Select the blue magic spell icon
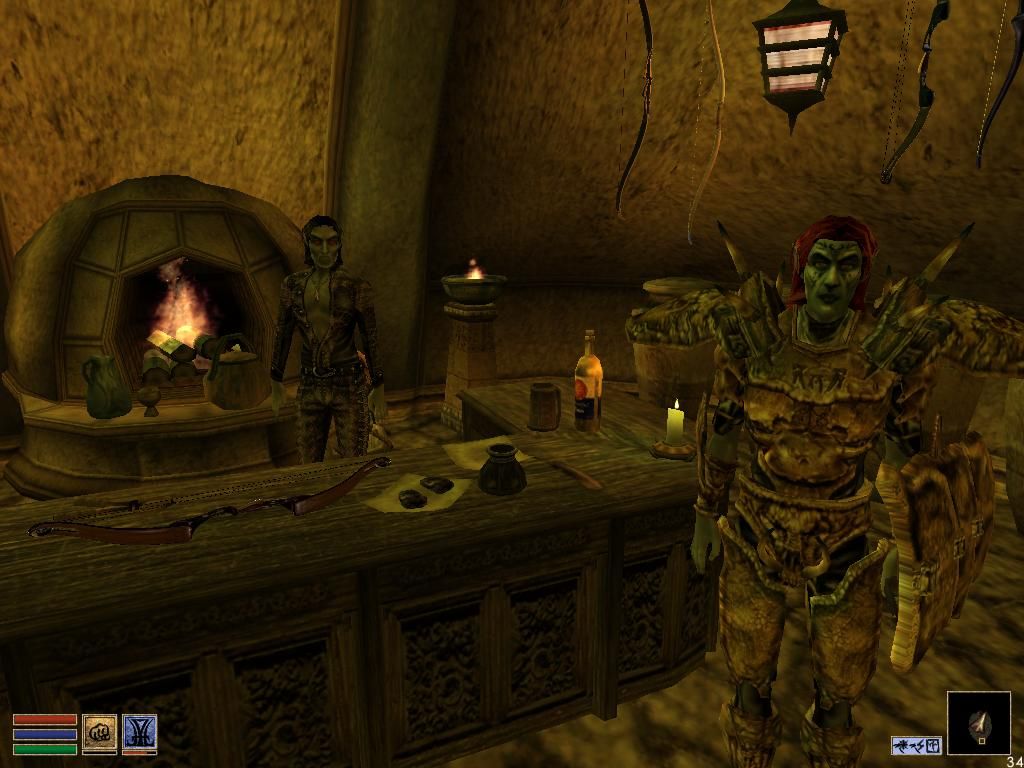1024x768 pixels. [140, 733]
